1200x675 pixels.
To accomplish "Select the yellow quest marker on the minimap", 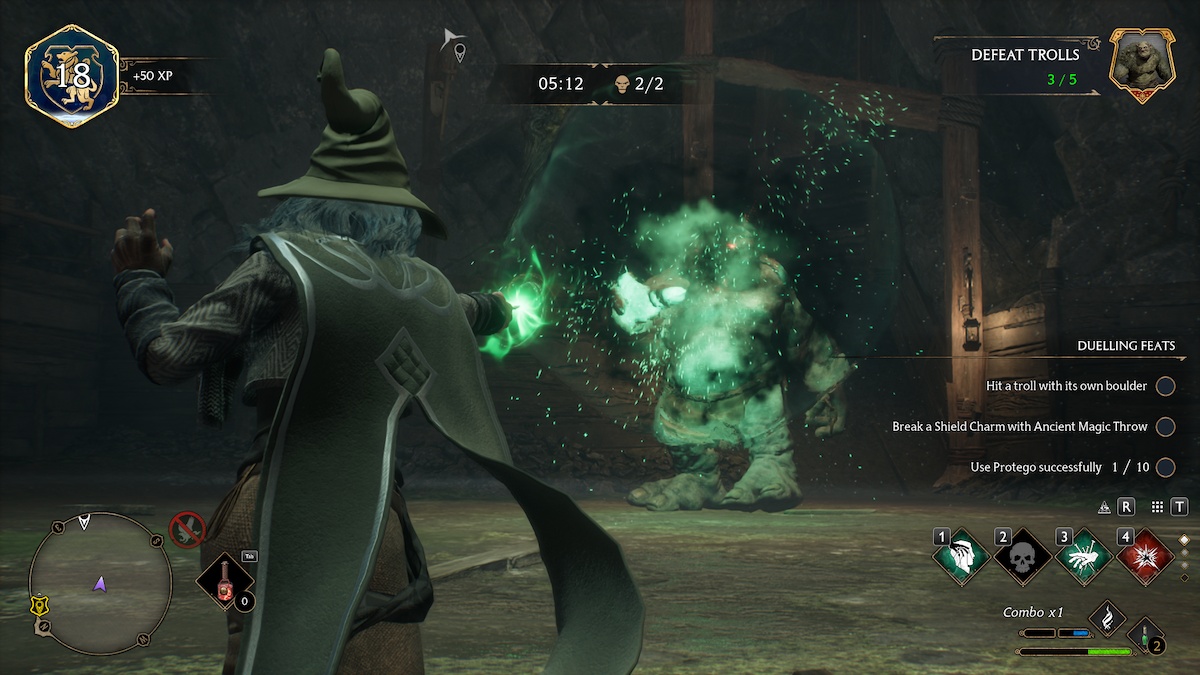I will pyautogui.click(x=36, y=605).
